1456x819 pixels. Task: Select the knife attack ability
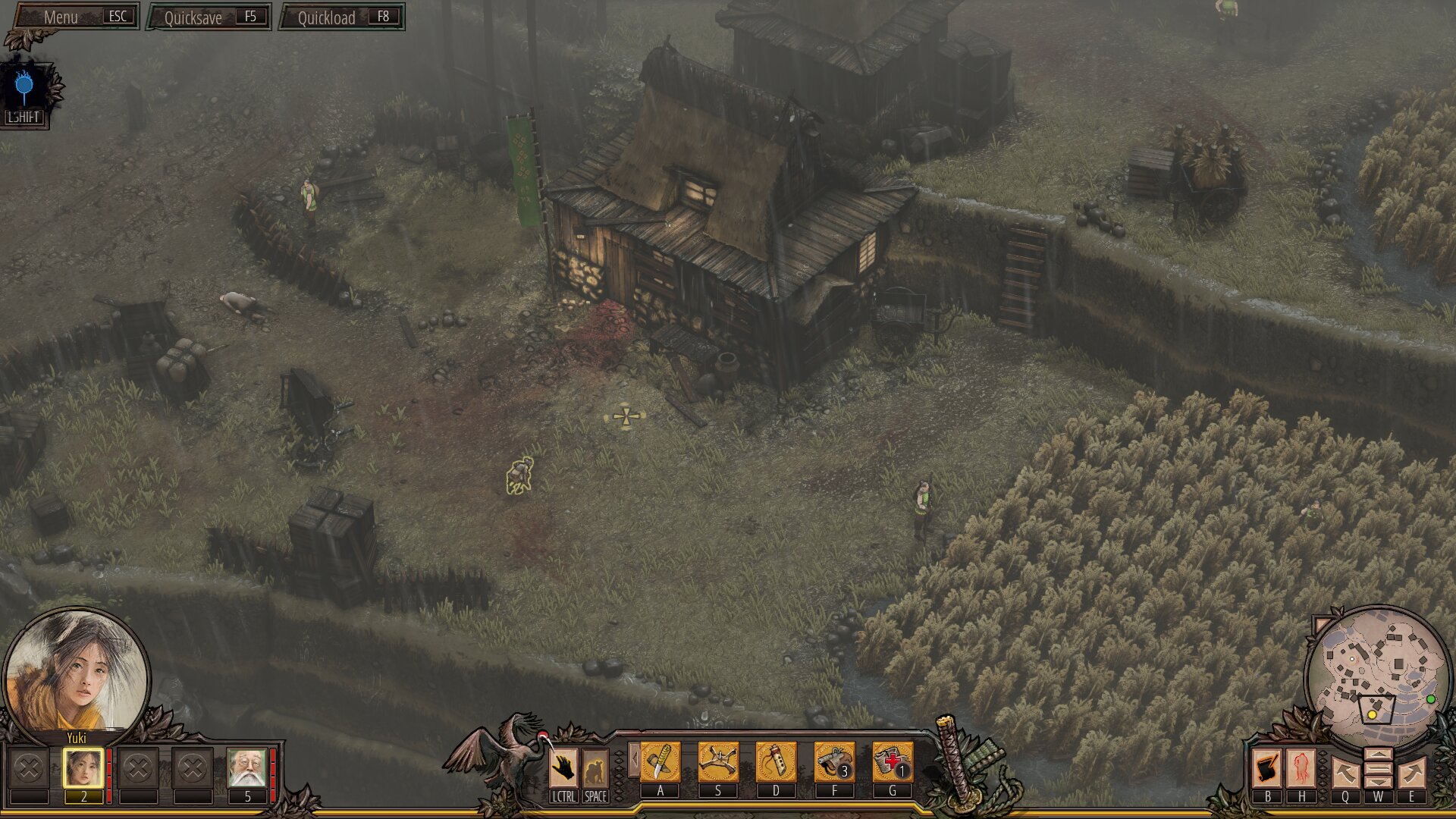(x=660, y=761)
